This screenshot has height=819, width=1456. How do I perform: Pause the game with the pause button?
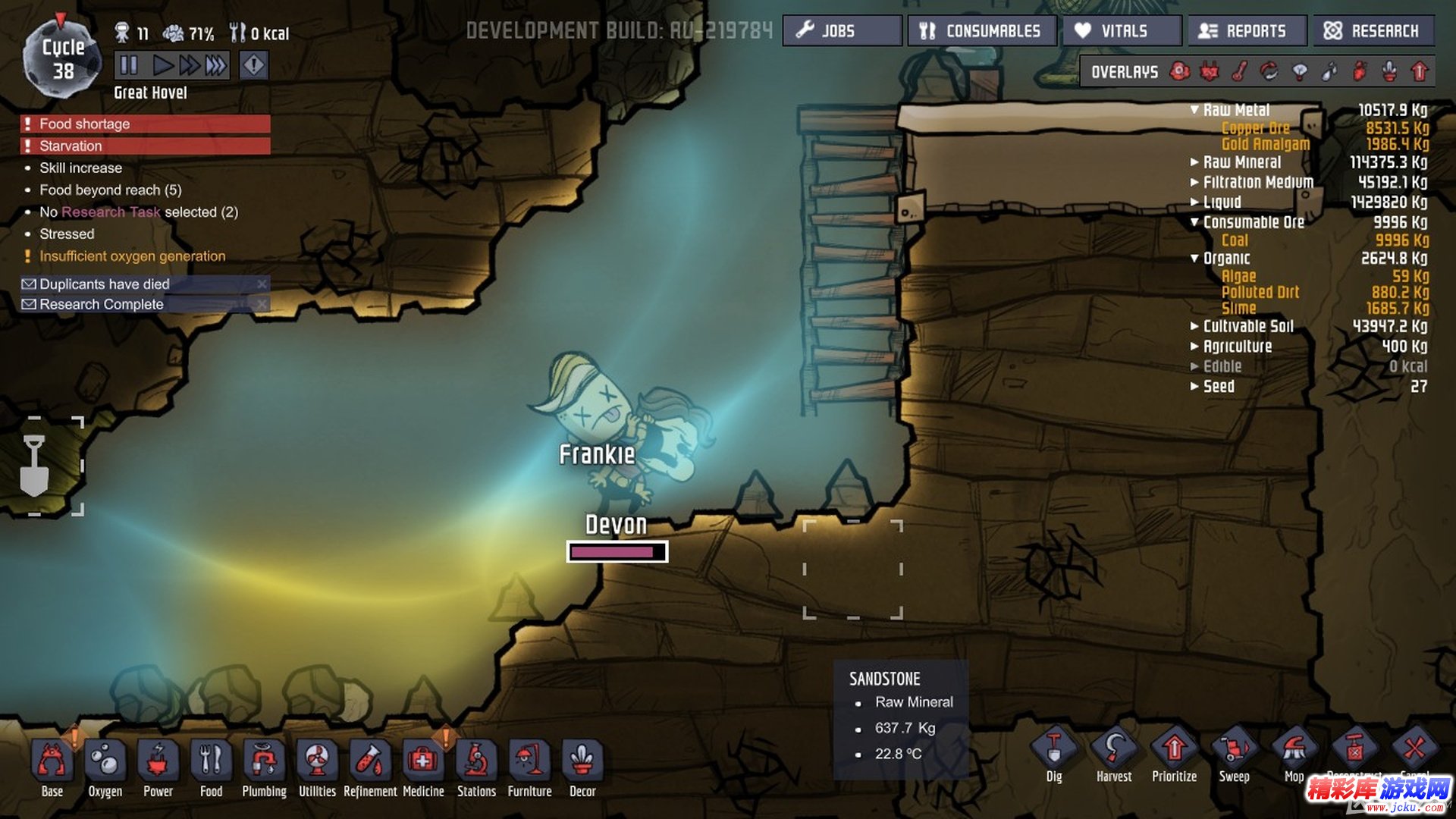(x=129, y=65)
